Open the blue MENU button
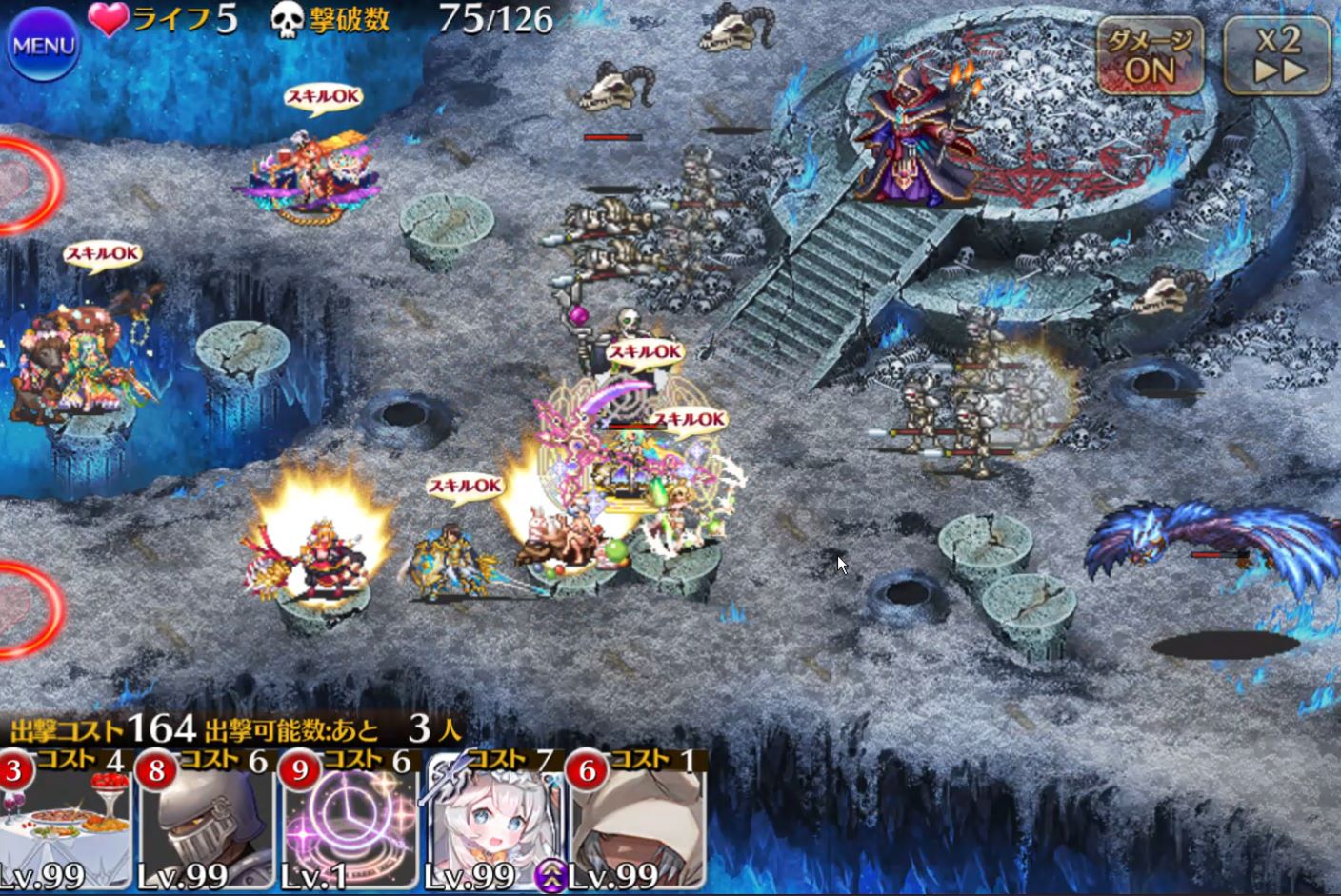This screenshot has height=896, width=1341. tap(41, 45)
